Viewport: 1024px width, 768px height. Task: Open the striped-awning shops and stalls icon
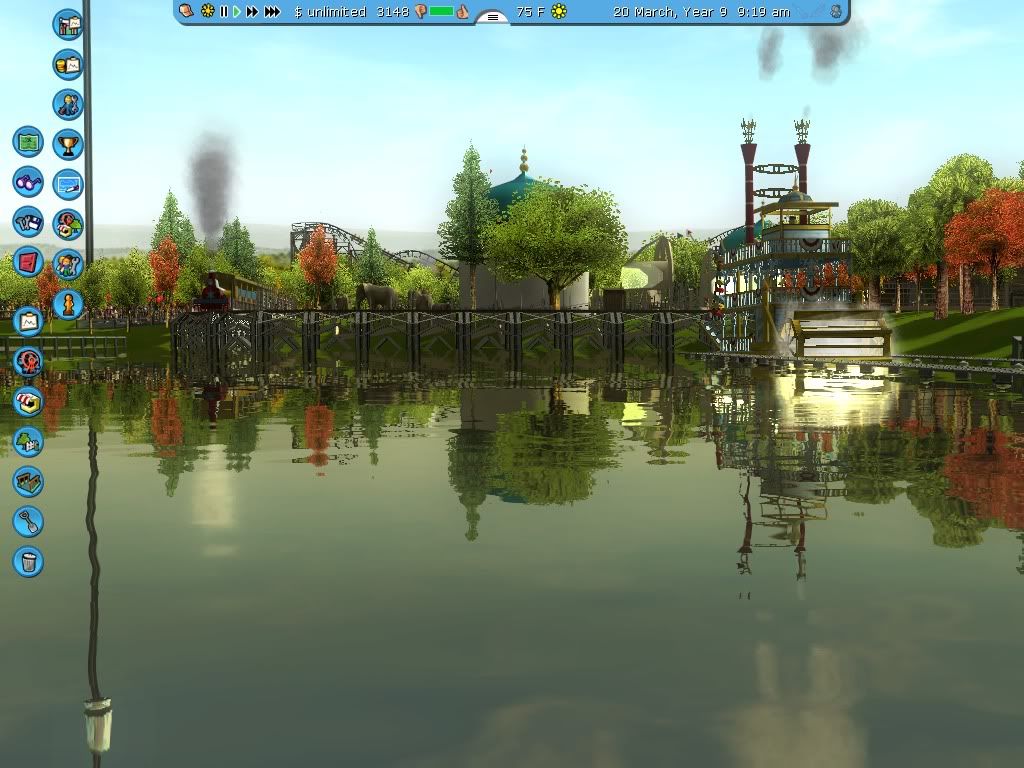[28, 401]
